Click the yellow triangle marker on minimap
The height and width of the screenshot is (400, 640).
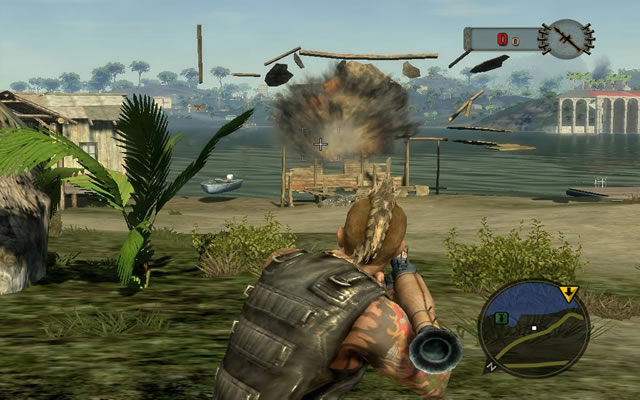pos(568,294)
